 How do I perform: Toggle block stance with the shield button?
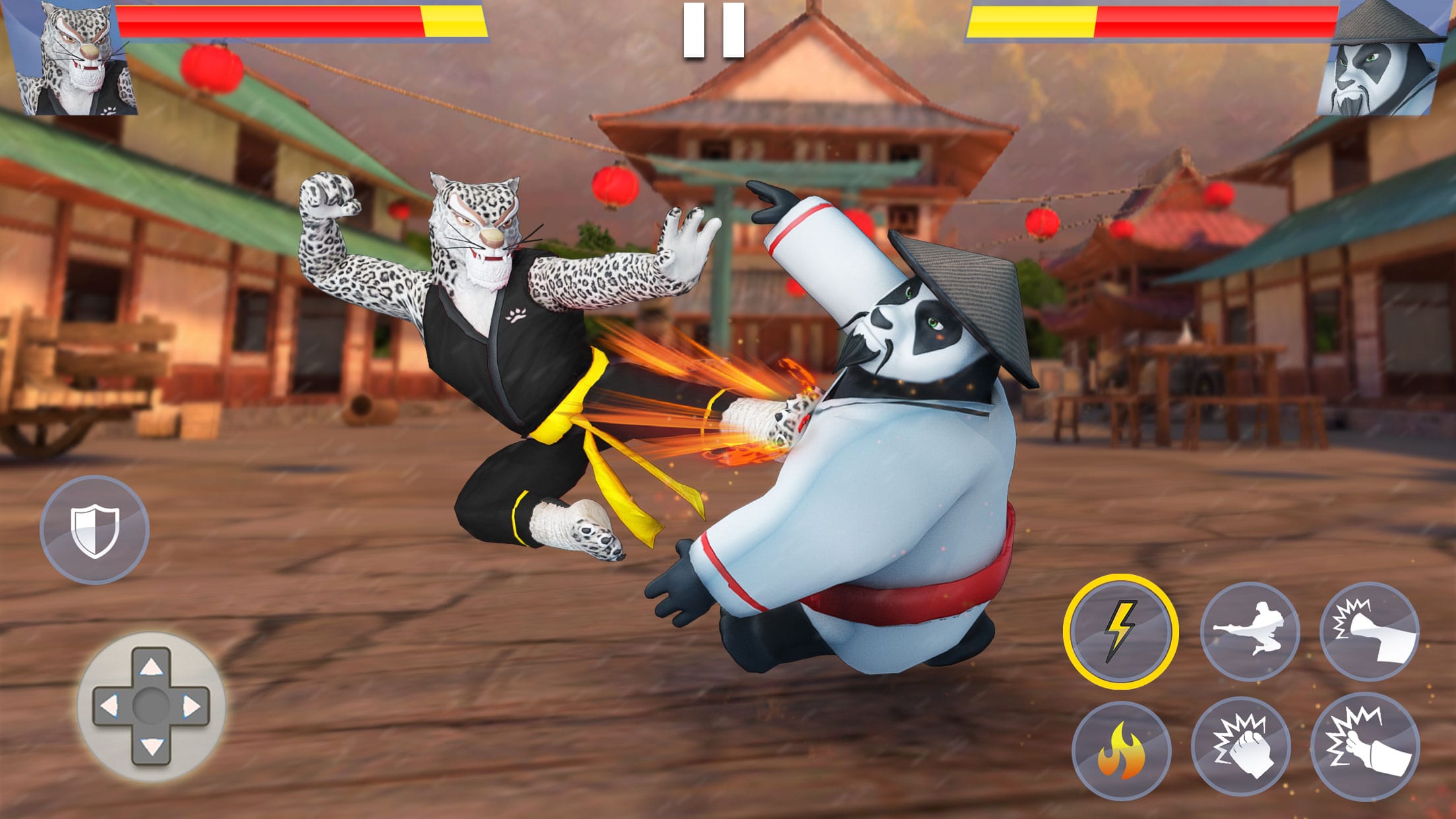coord(96,528)
